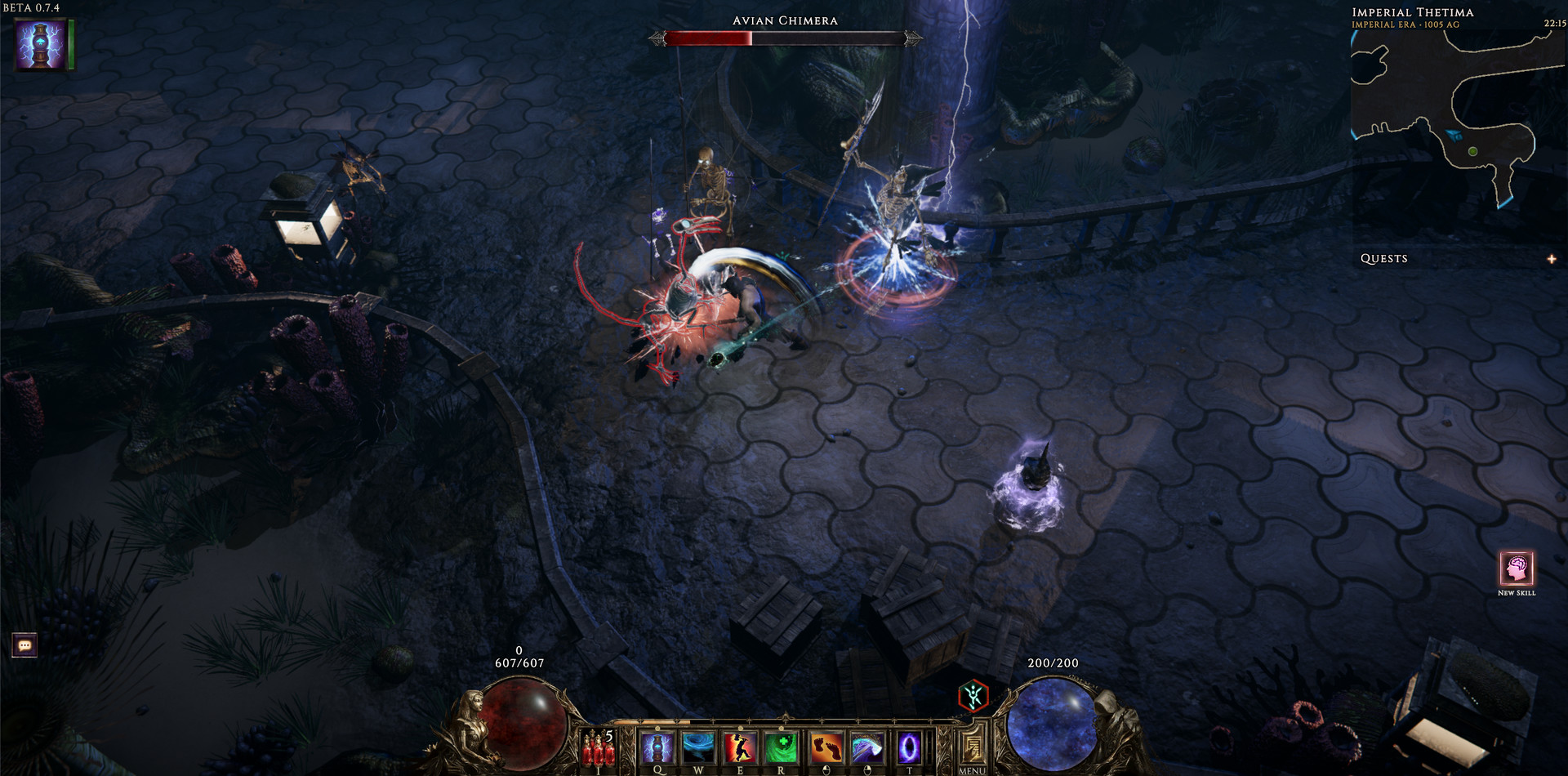Select the Quests header under the minimap

(1384, 258)
